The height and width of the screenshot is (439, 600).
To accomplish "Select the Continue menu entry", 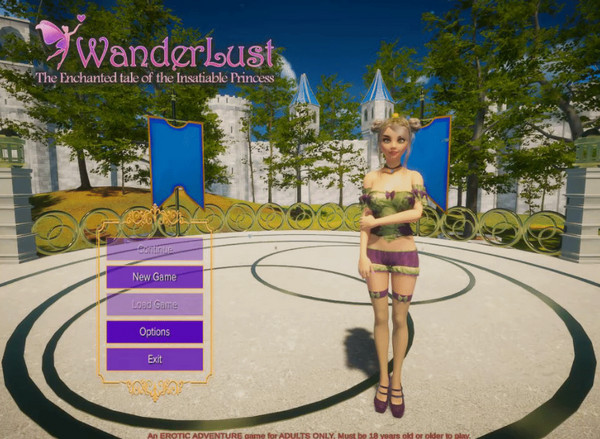I will (x=154, y=249).
